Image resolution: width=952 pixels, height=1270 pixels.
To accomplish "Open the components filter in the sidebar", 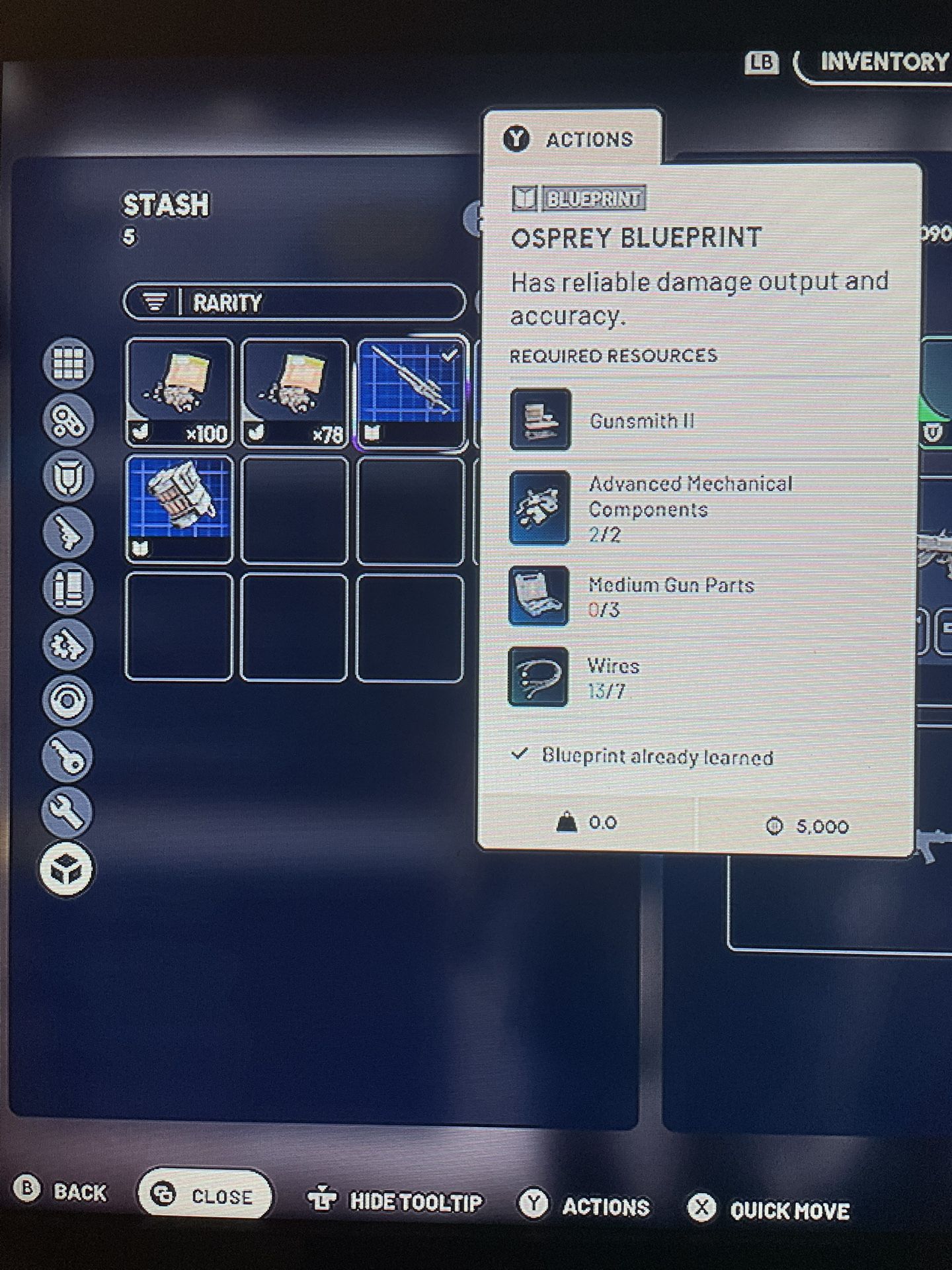I will [66, 419].
